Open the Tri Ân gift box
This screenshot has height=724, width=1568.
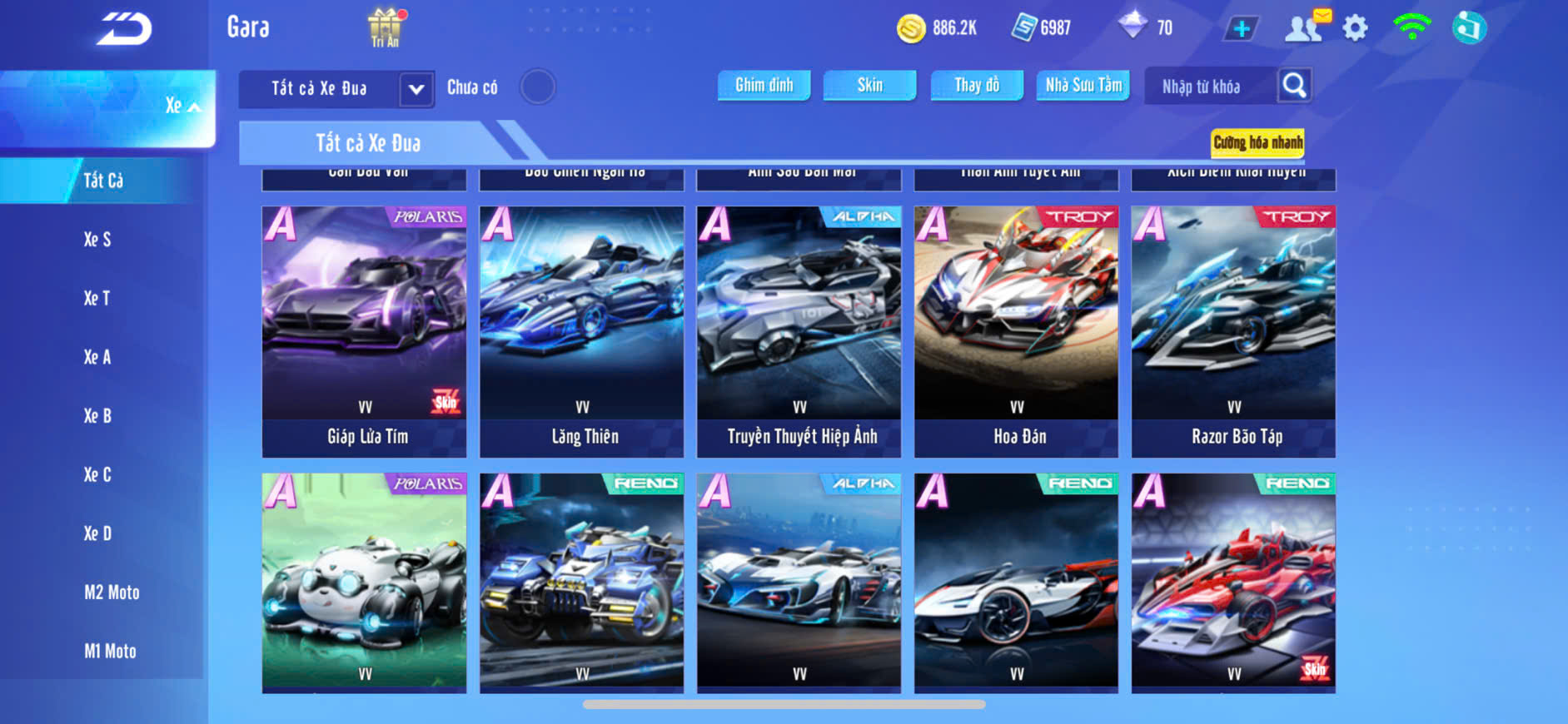(x=385, y=27)
